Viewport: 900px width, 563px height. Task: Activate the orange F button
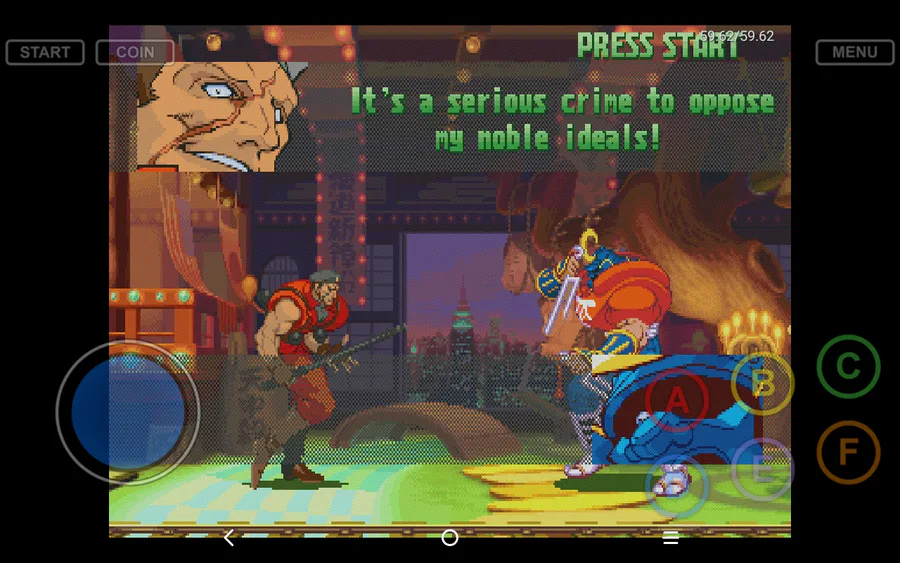(848, 452)
